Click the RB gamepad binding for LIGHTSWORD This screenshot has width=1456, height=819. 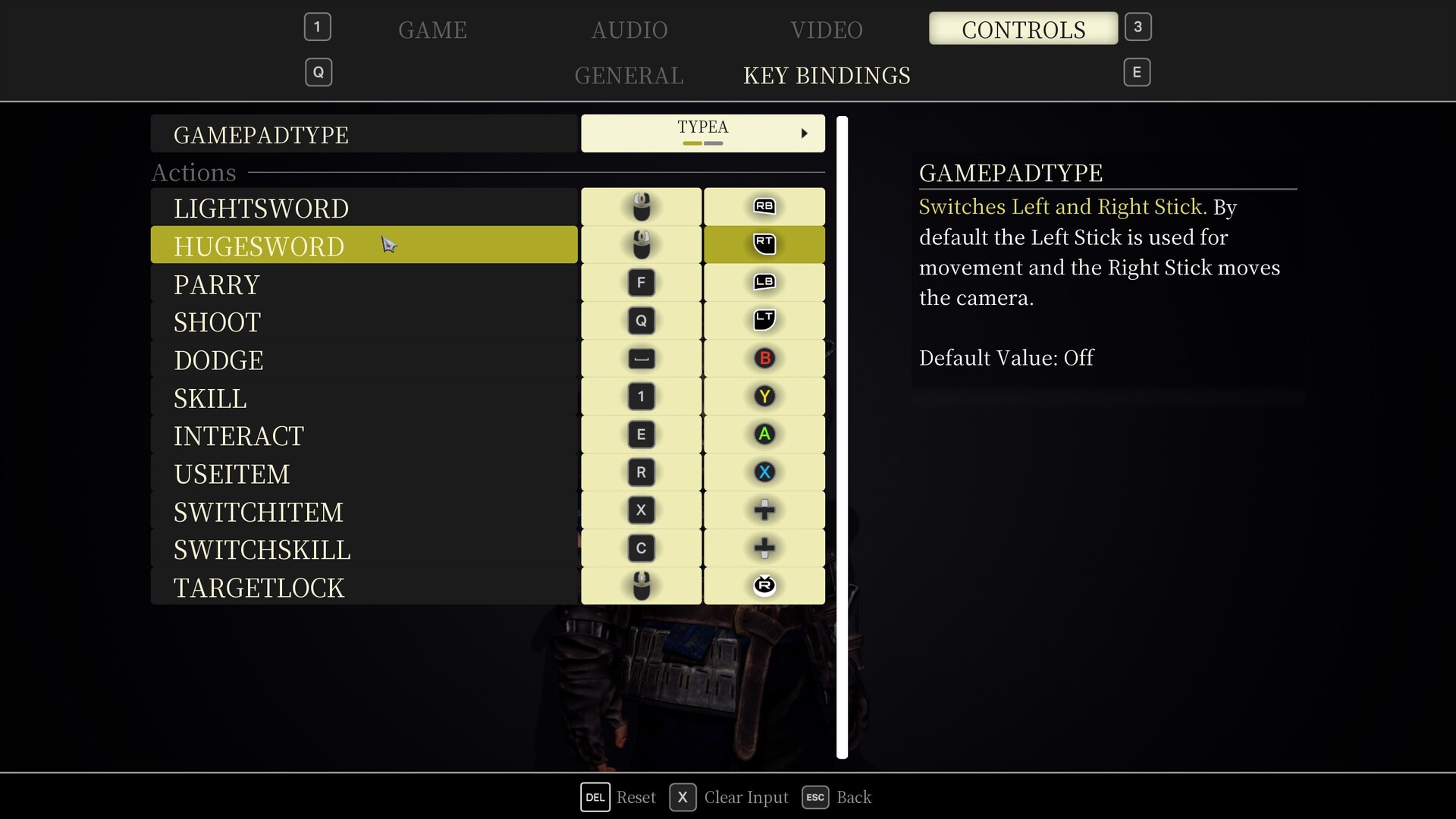764,206
